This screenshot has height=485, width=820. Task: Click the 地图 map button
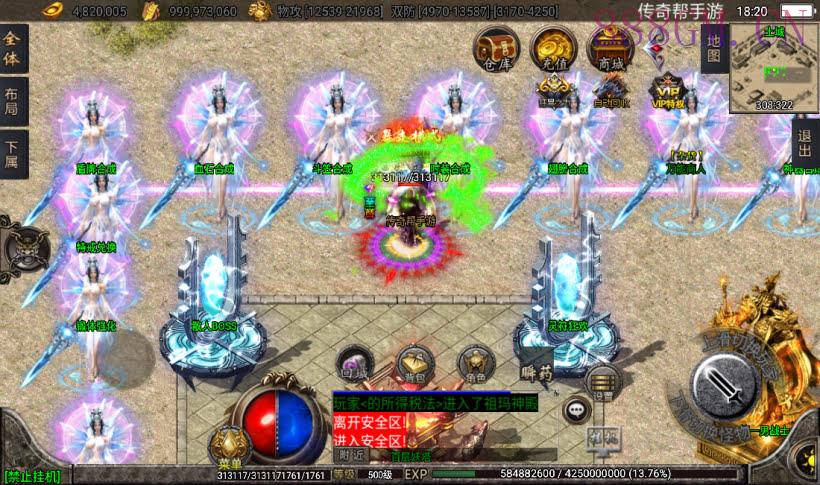coord(713,46)
